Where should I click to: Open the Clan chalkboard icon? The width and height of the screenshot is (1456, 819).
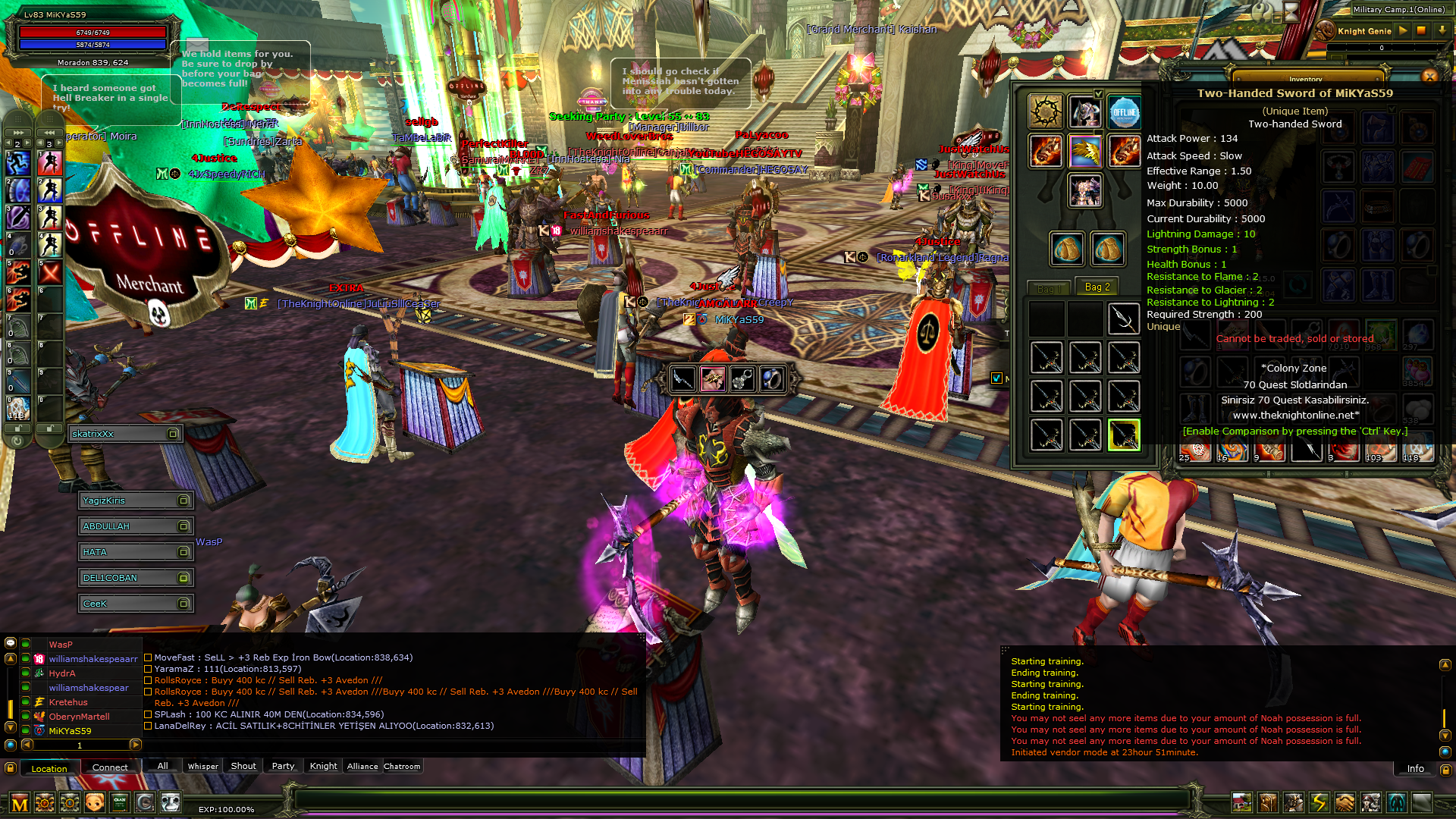(120, 802)
